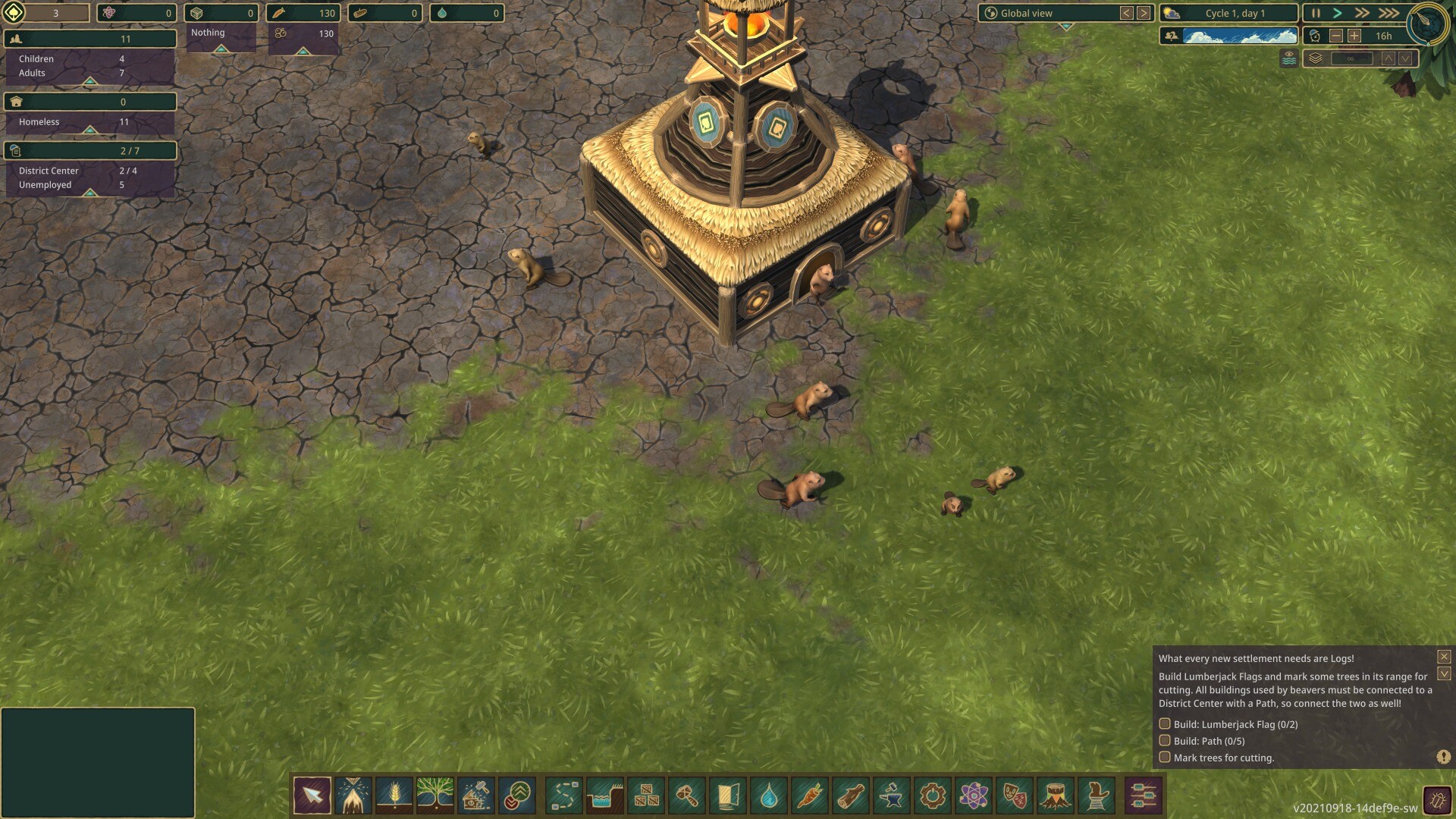Open the crop field planting tool
Image resolution: width=1456 pixels, height=819 pixels.
point(394,795)
